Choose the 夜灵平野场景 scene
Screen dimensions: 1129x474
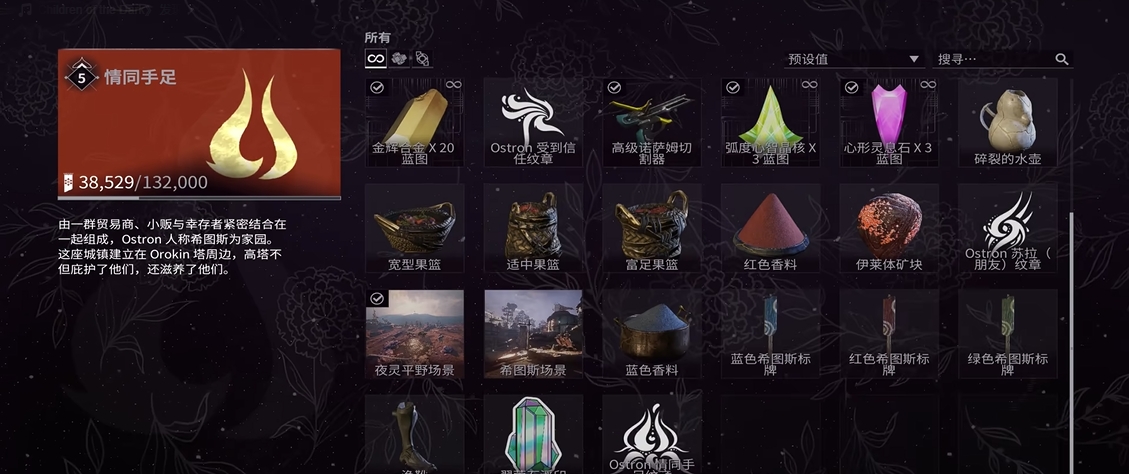point(414,333)
